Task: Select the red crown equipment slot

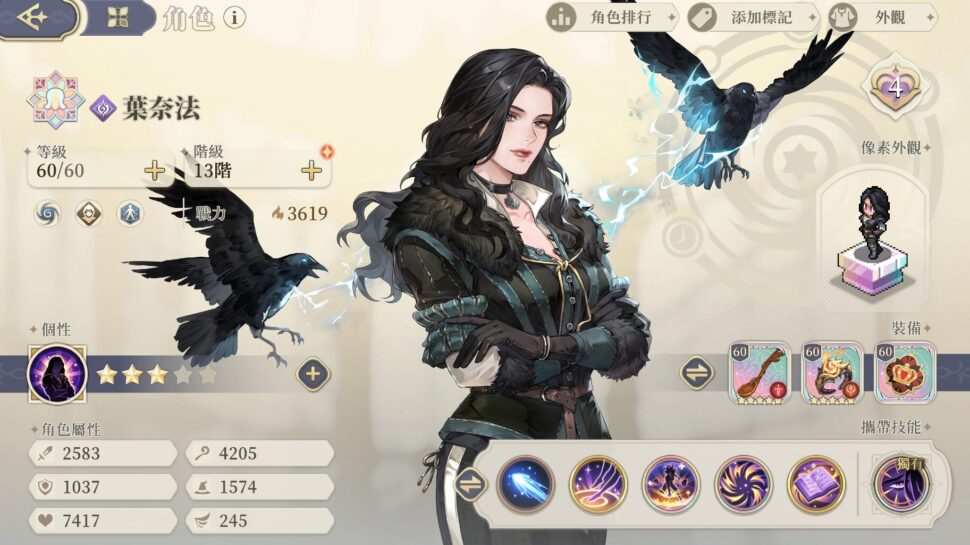Action: click(905, 373)
